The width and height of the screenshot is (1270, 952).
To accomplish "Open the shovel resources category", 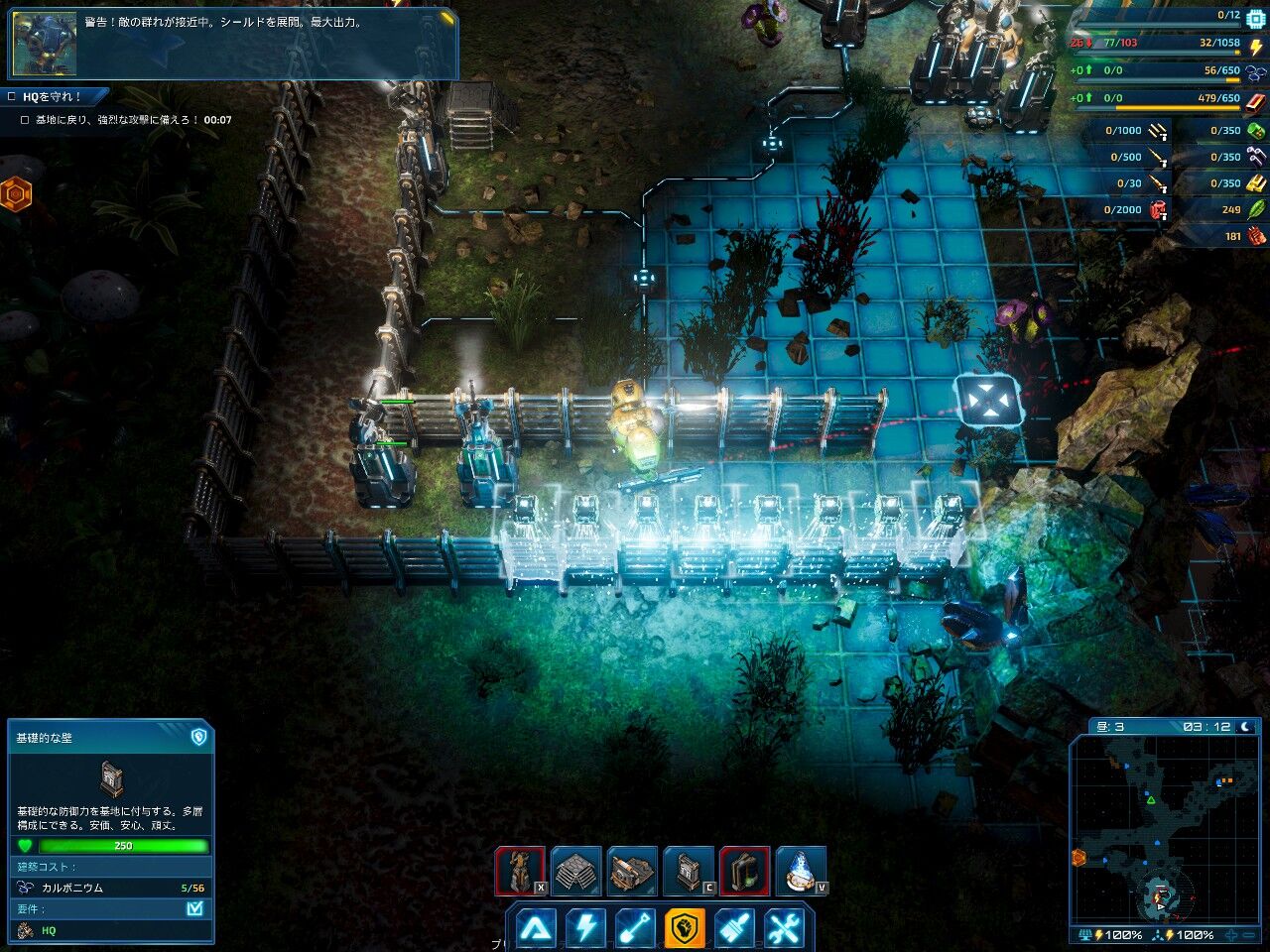I will tap(635, 928).
